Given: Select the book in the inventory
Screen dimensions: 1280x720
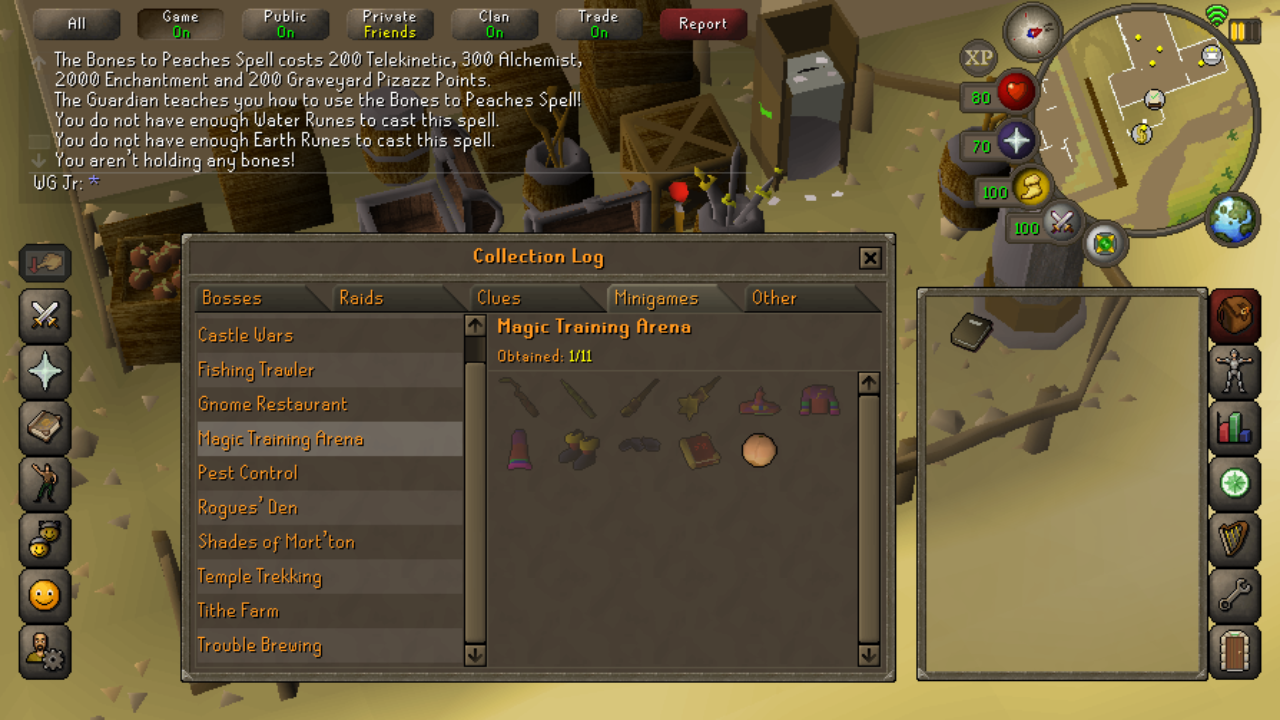Looking at the screenshot, I should [x=969, y=332].
